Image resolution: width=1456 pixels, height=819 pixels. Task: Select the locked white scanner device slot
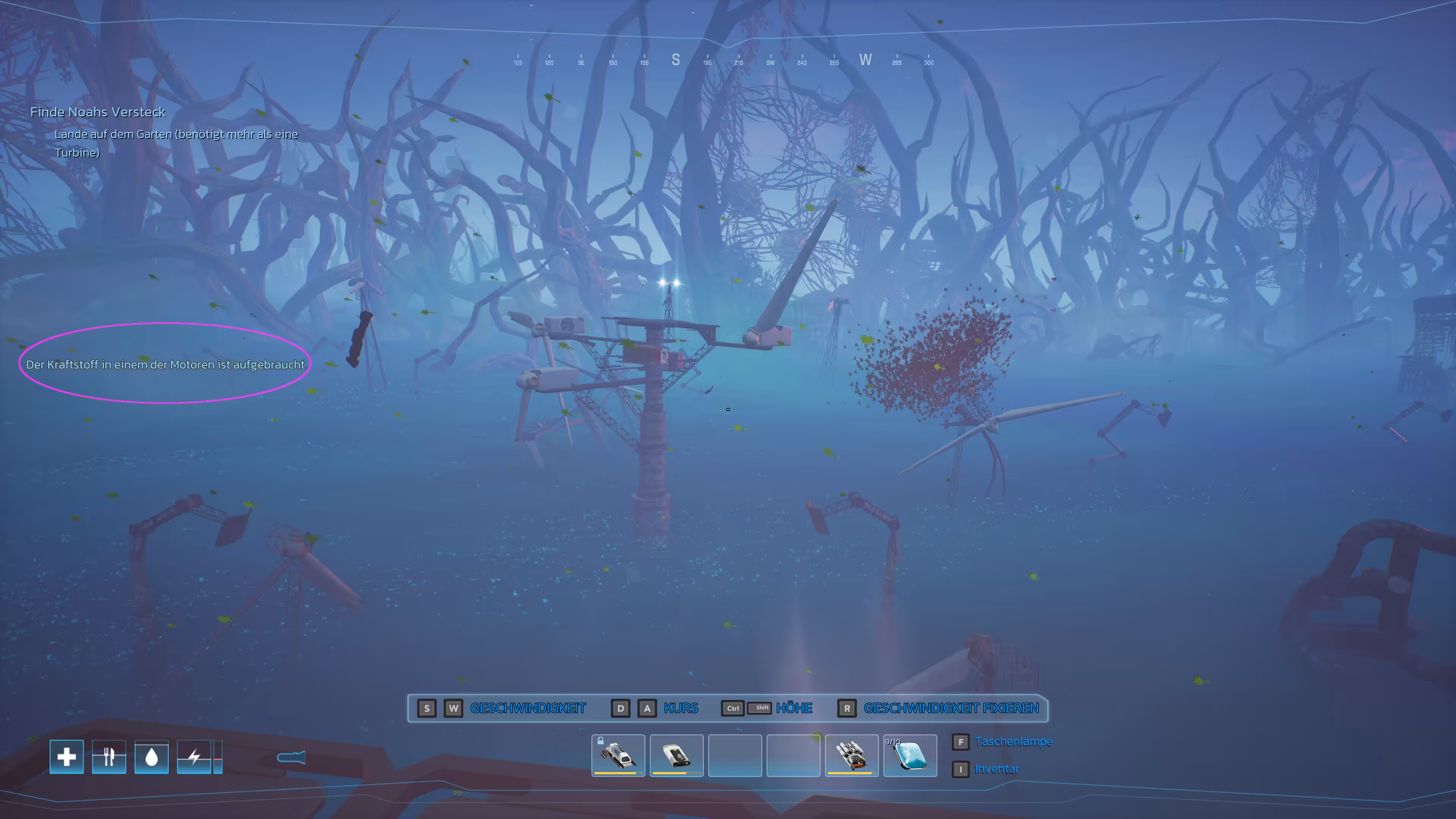click(x=618, y=755)
